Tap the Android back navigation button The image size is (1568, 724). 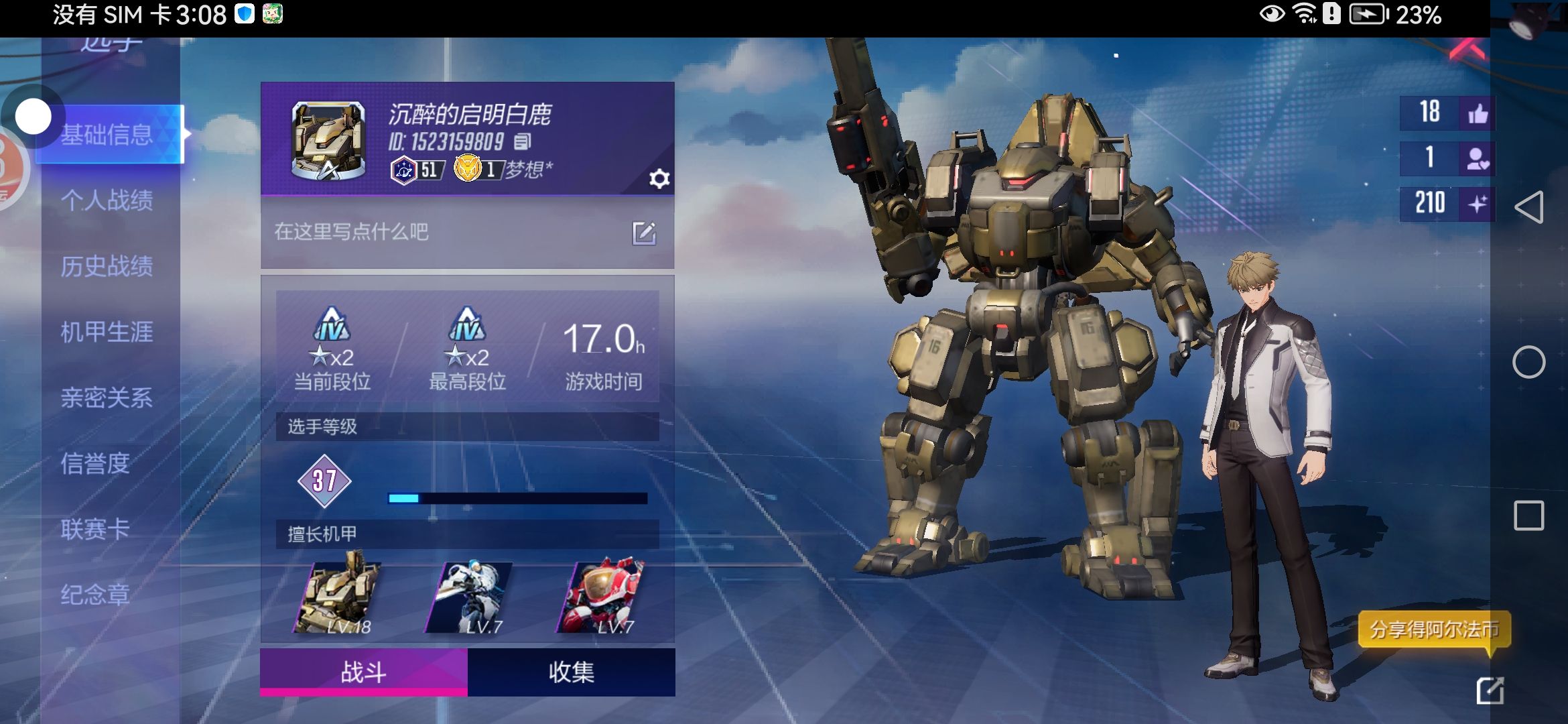click(x=1528, y=207)
